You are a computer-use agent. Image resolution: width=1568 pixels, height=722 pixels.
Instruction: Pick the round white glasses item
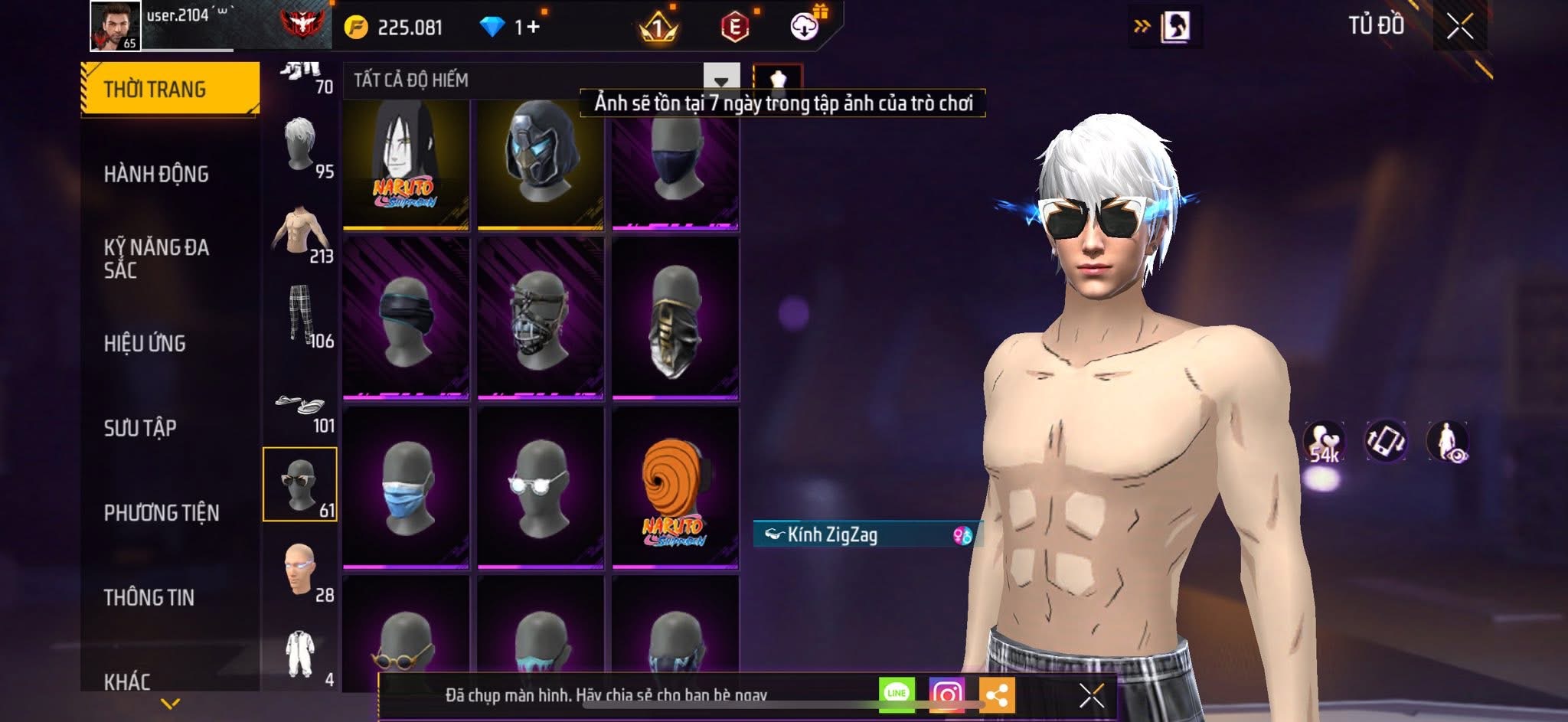click(x=541, y=488)
